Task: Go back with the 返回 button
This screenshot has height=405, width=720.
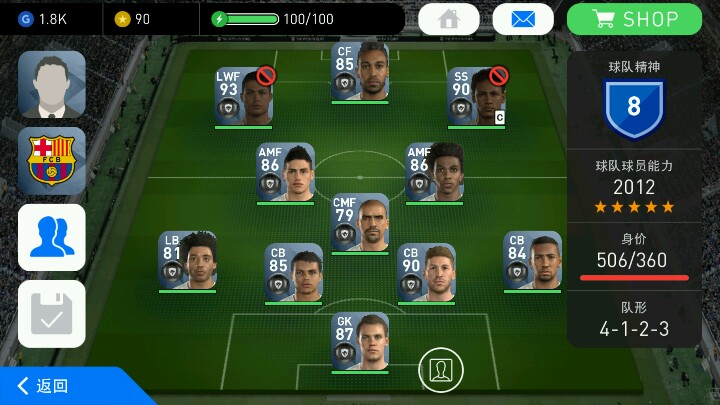Action: (x=45, y=386)
